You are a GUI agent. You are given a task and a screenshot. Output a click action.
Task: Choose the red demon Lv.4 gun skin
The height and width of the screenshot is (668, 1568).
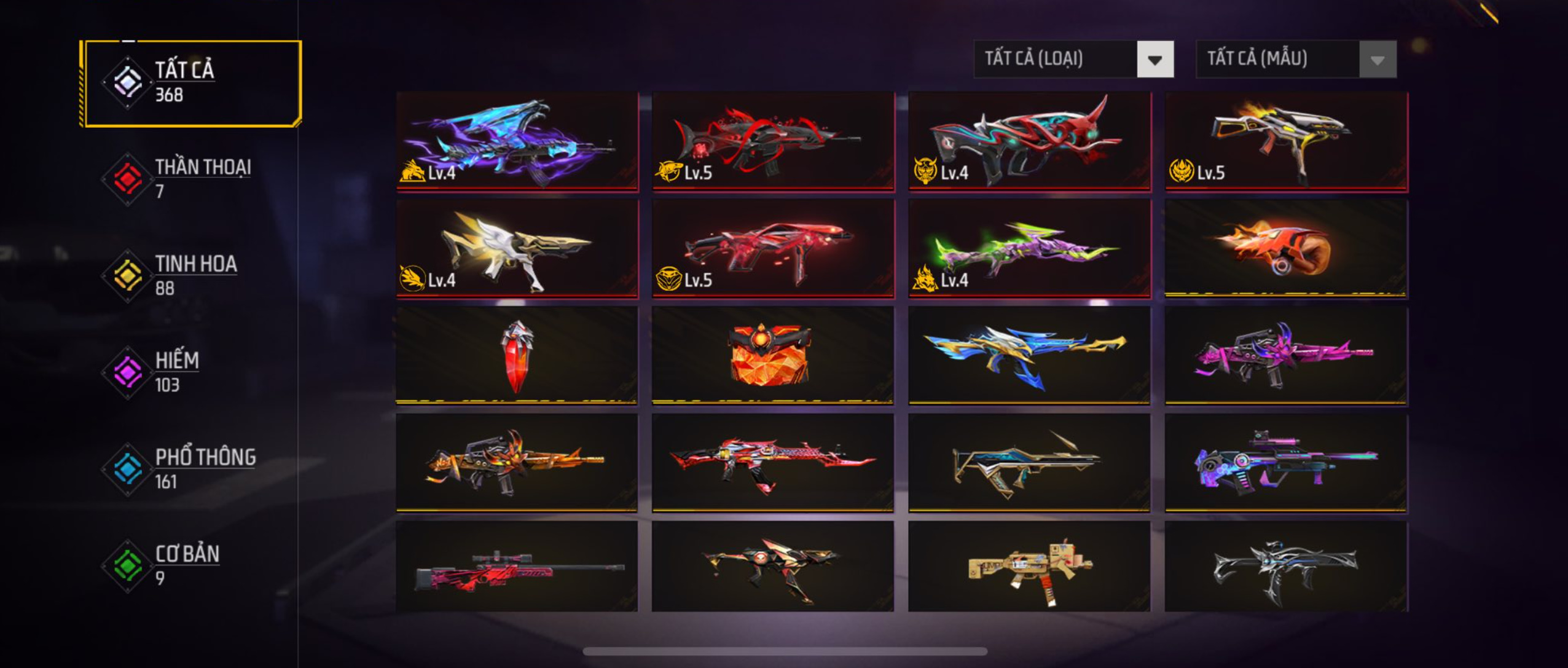click(x=1029, y=141)
